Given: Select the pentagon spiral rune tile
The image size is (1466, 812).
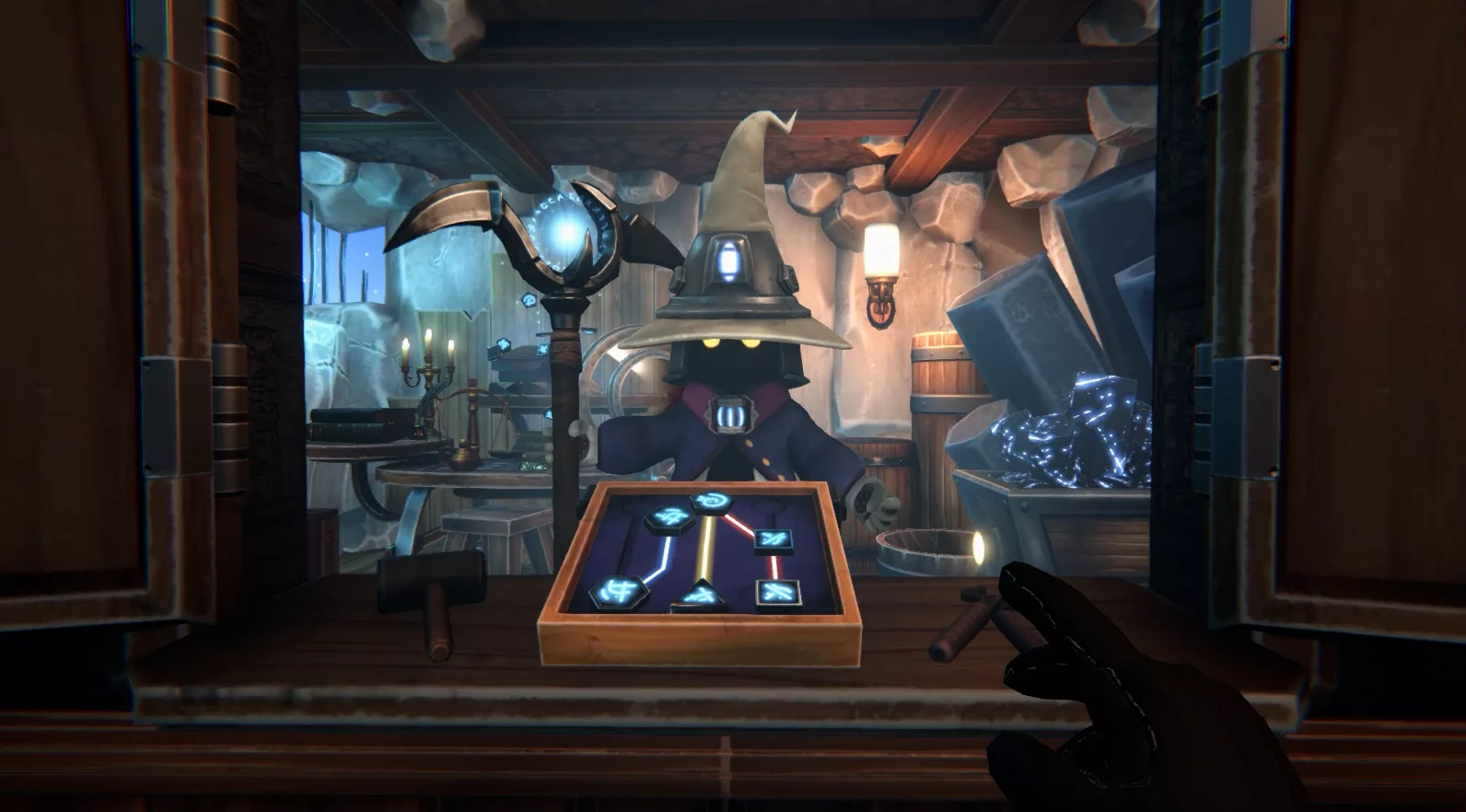Looking at the screenshot, I should 710,502.
